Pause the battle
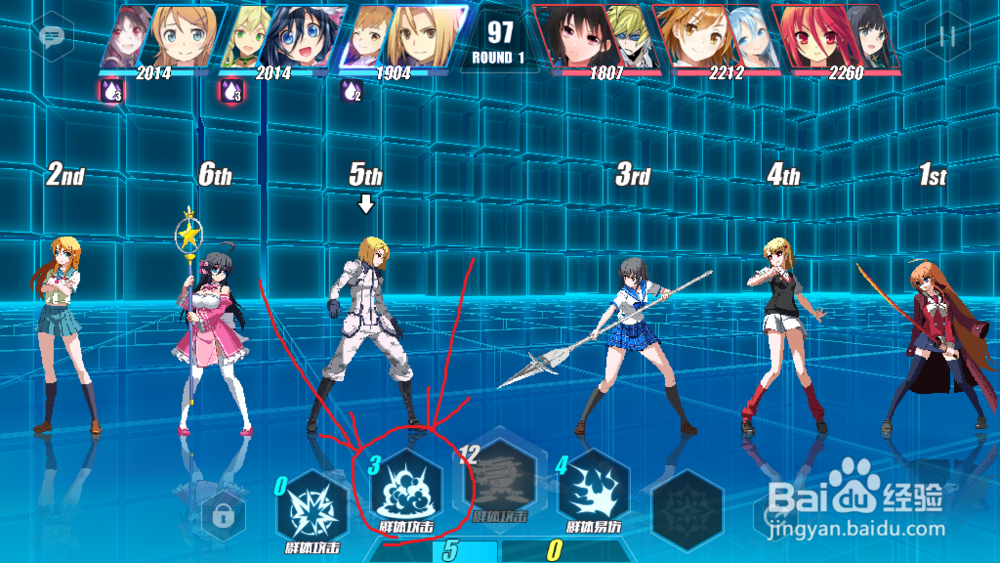This screenshot has width=1000, height=563. pyautogui.click(x=946, y=37)
